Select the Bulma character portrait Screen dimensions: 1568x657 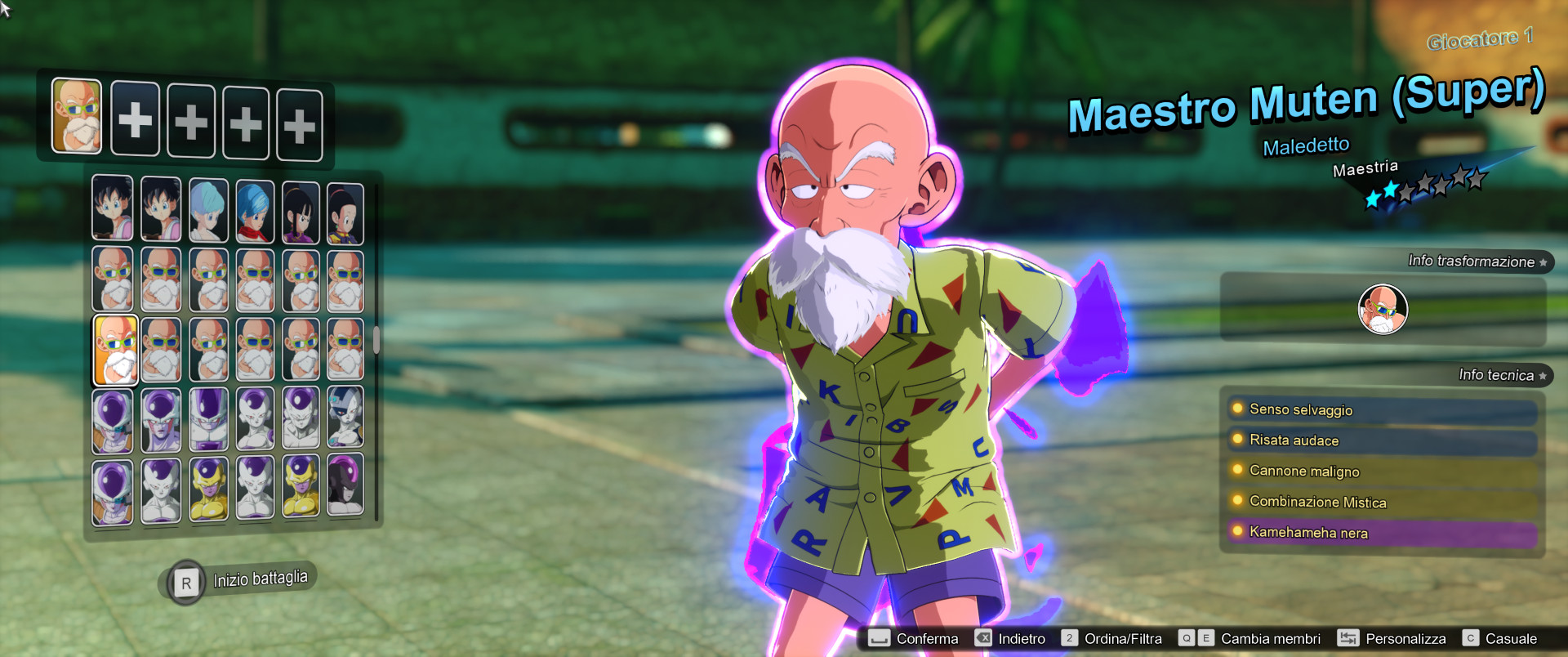207,208
